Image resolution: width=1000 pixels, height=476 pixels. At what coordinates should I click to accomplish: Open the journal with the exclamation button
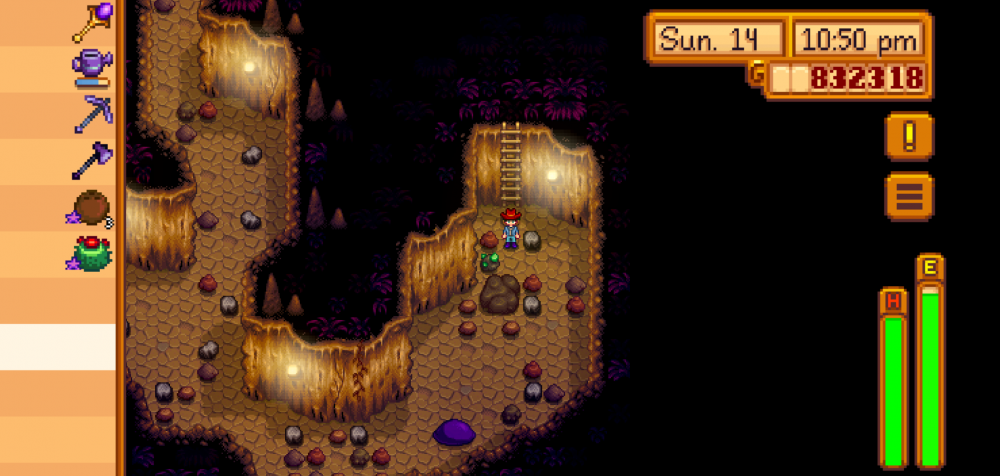click(909, 136)
